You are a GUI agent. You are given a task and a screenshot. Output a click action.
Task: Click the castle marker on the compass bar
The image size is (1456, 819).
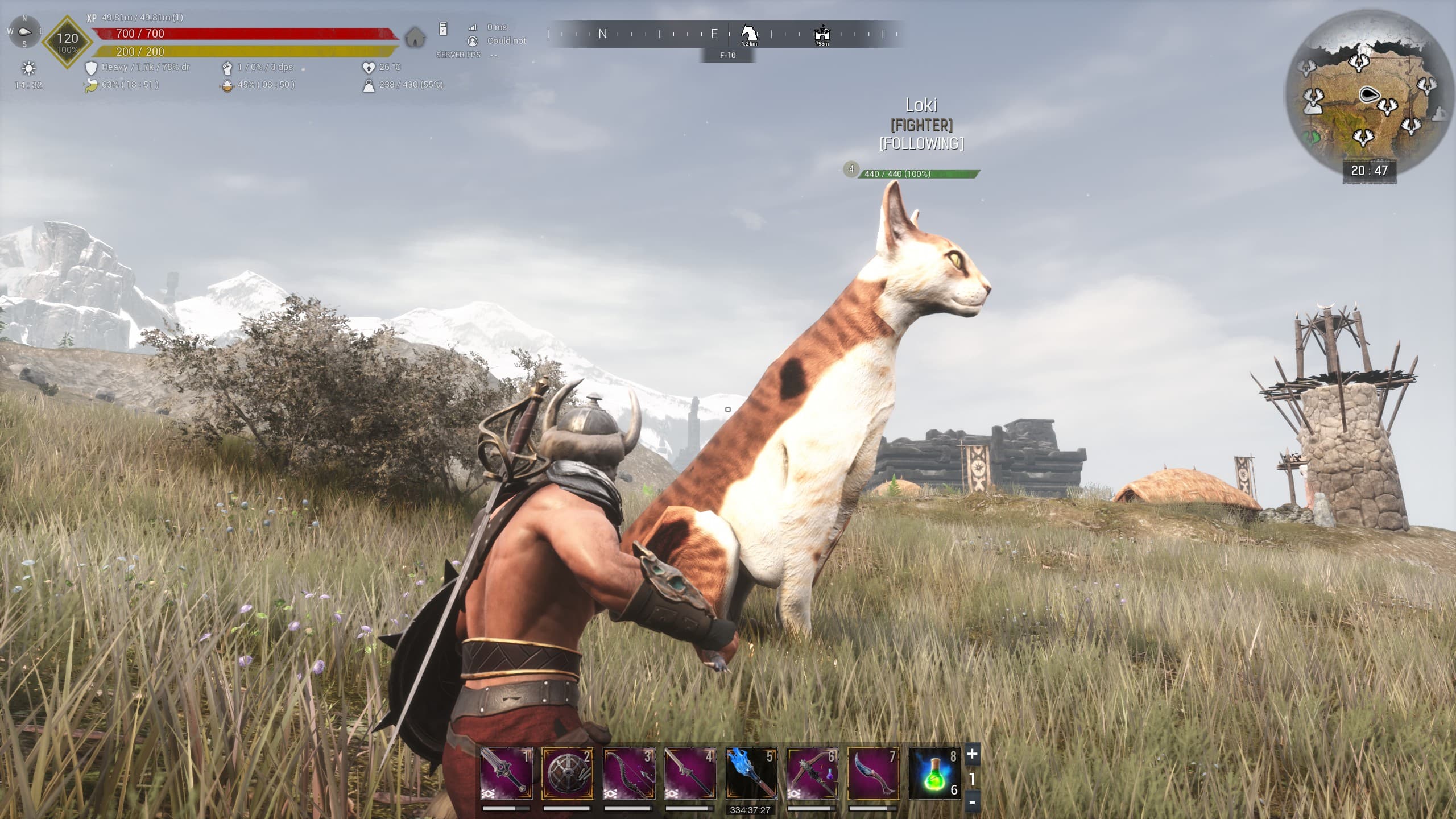[822, 34]
